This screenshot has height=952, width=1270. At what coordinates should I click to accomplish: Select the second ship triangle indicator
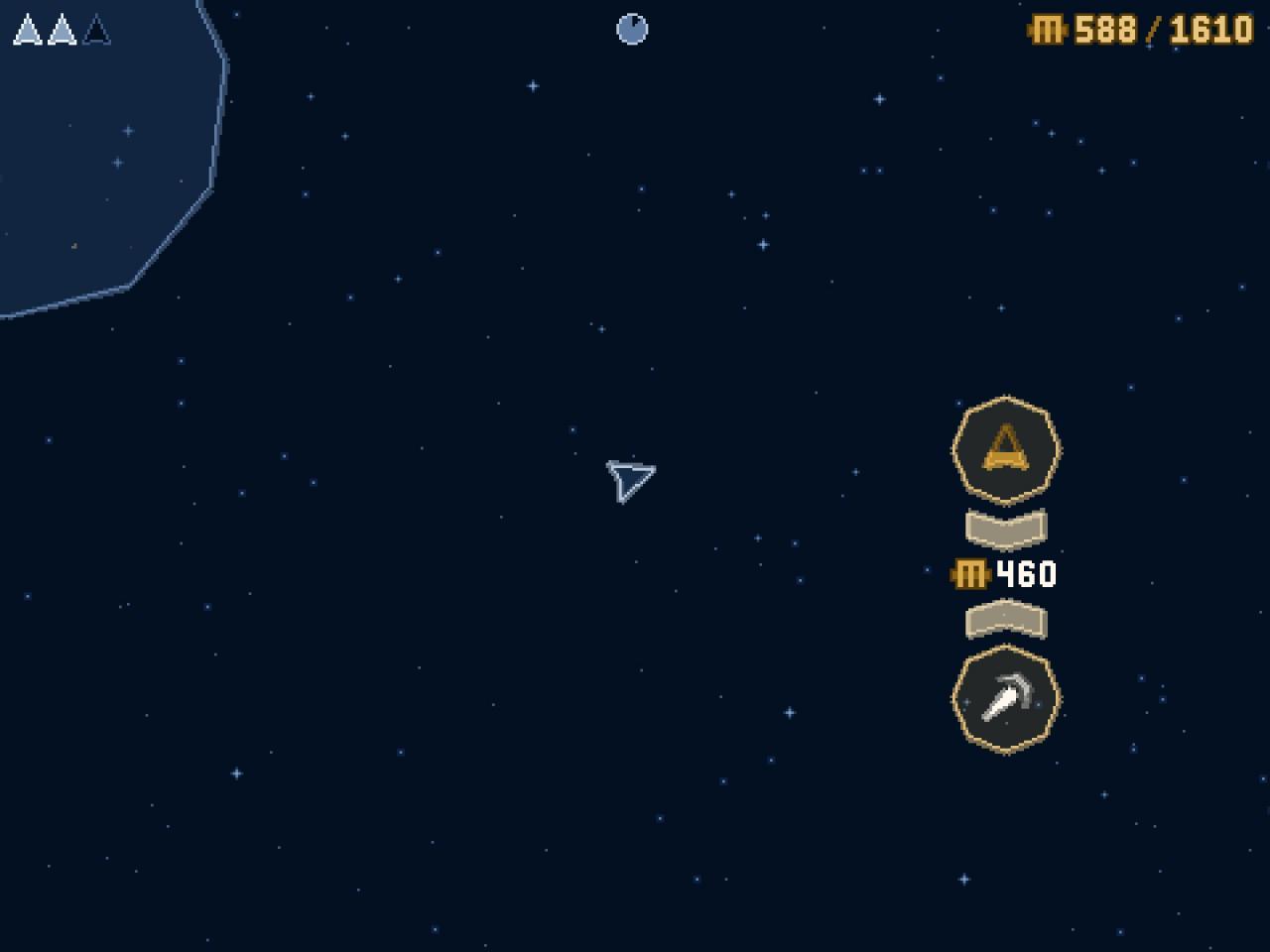(x=60, y=31)
